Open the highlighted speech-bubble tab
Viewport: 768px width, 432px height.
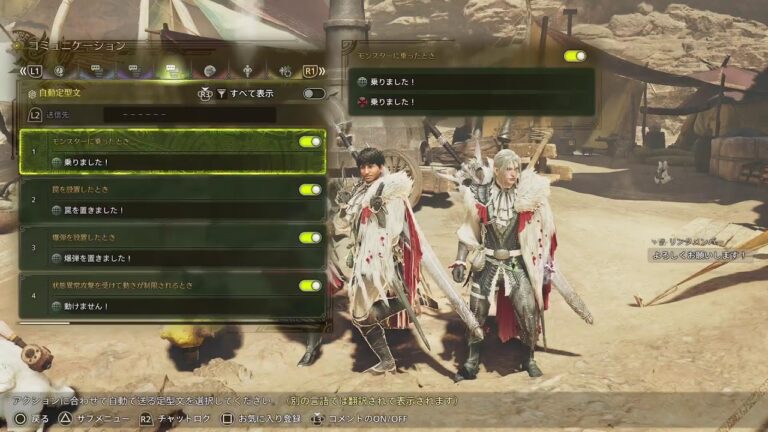[x=171, y=72]
